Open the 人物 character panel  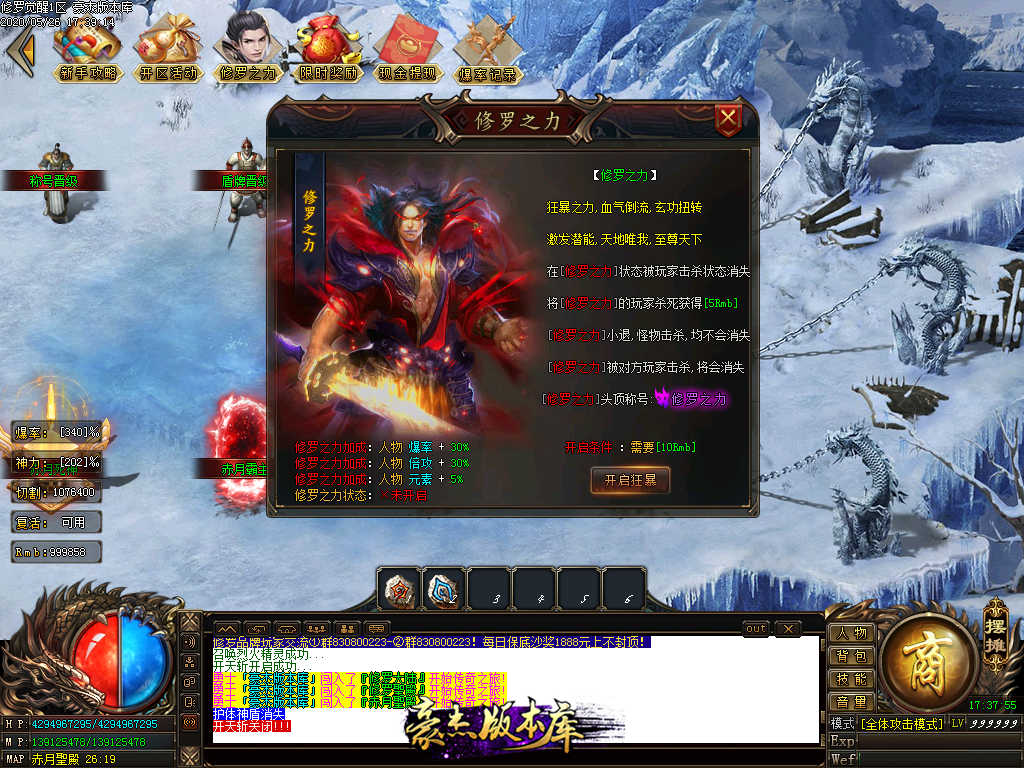point(851,633)
